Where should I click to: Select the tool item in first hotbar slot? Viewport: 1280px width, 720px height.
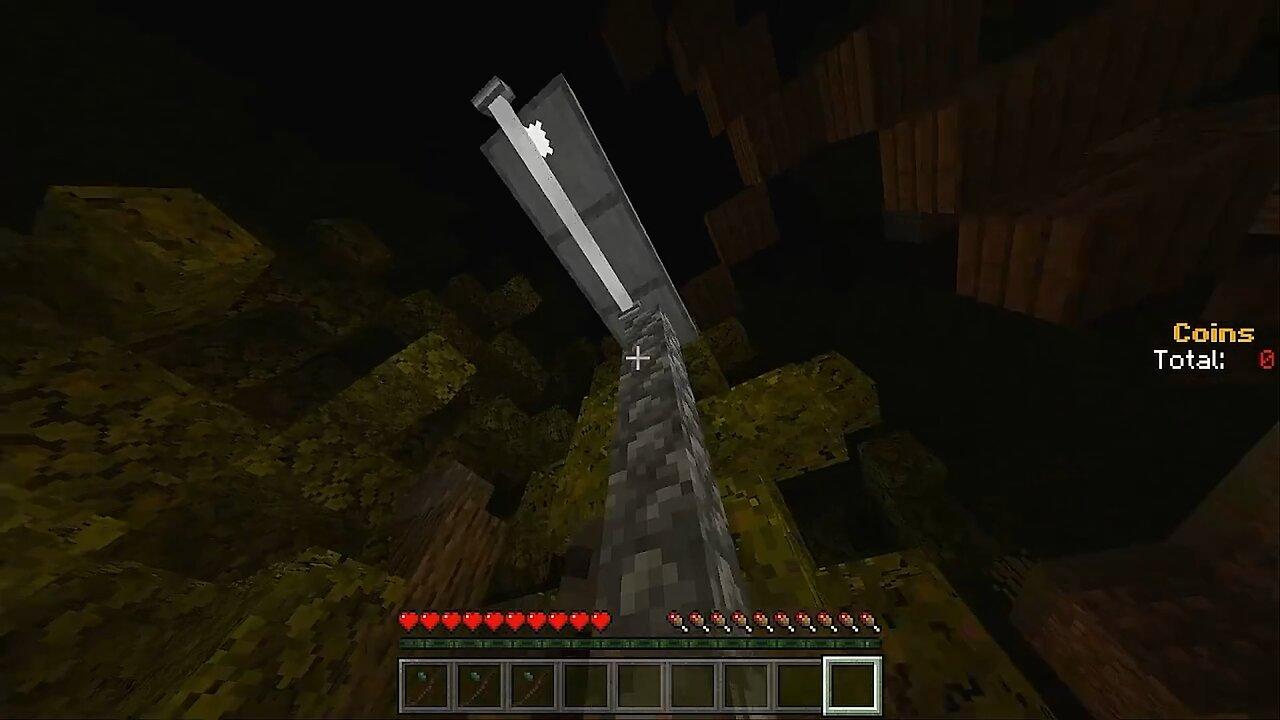pos(425,685)
